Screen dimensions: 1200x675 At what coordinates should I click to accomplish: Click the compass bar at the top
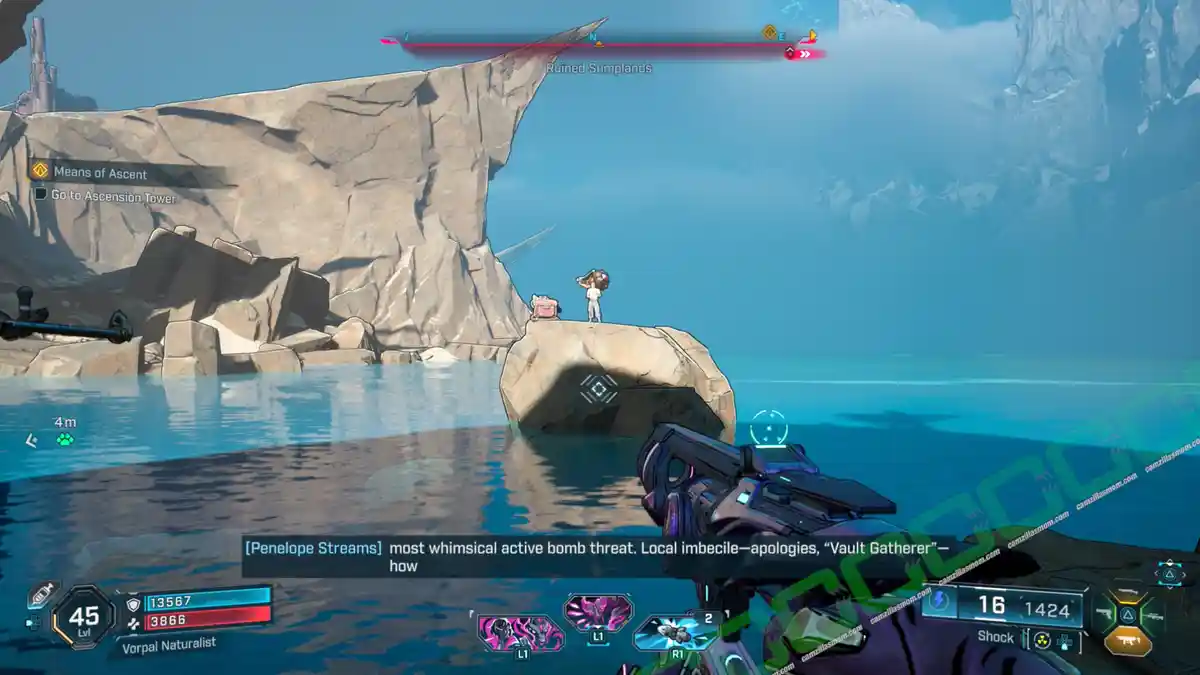pyautogui.click(x=600, y=44)
